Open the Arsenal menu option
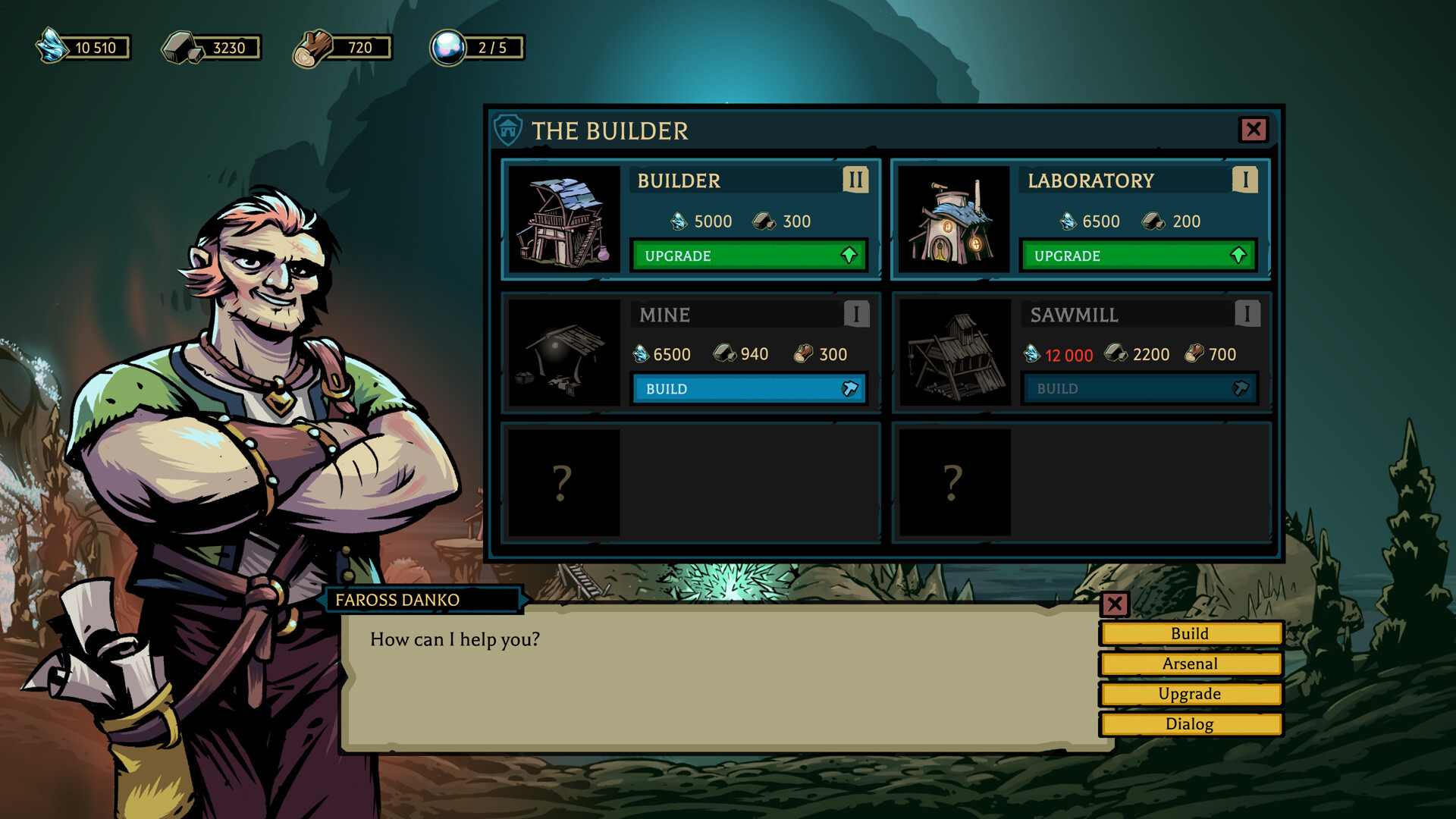Screen dimensions: 1456x819 [x=1189, y=664]
